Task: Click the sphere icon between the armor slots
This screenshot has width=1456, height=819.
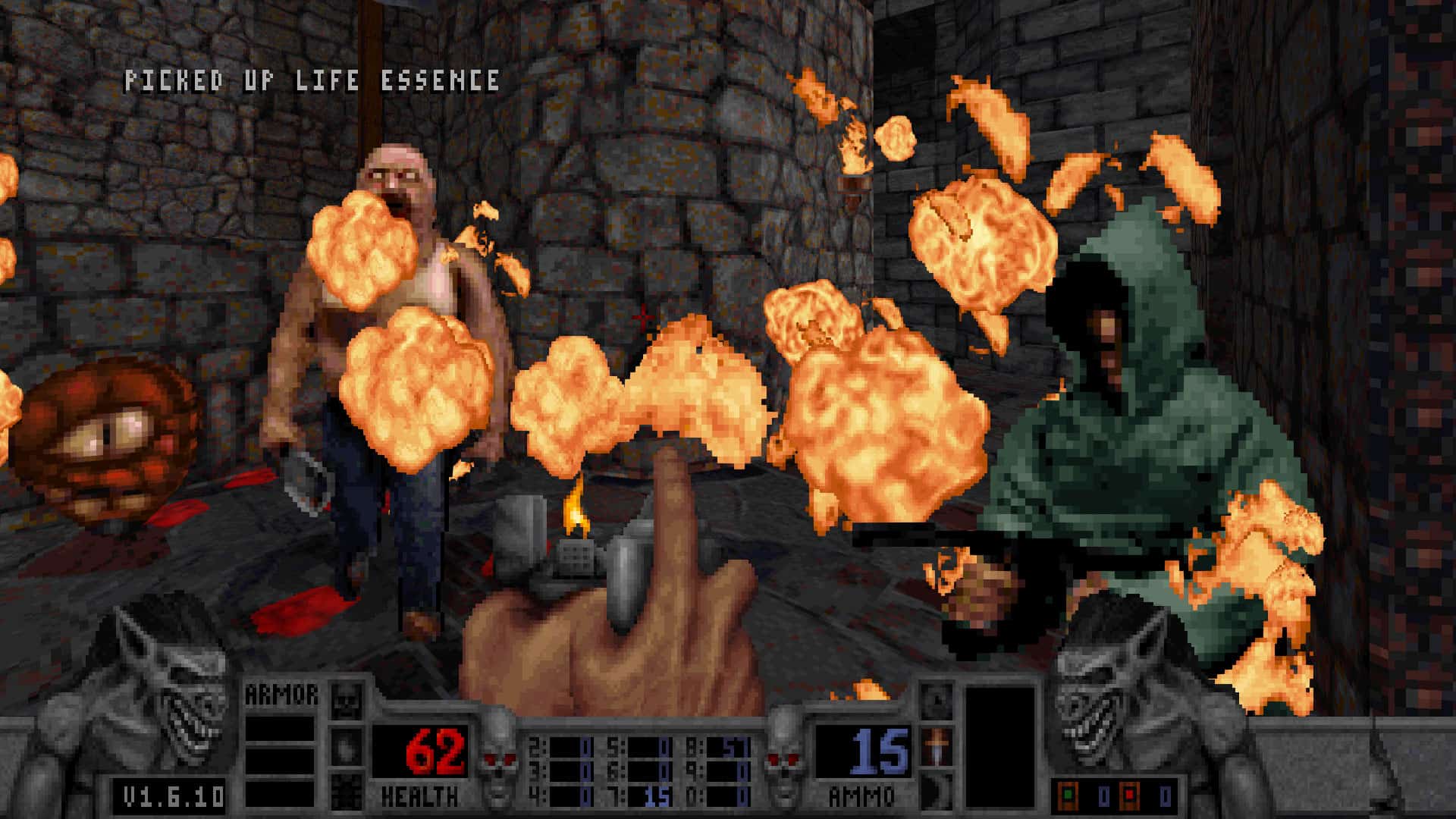Action: pos(345,749)
